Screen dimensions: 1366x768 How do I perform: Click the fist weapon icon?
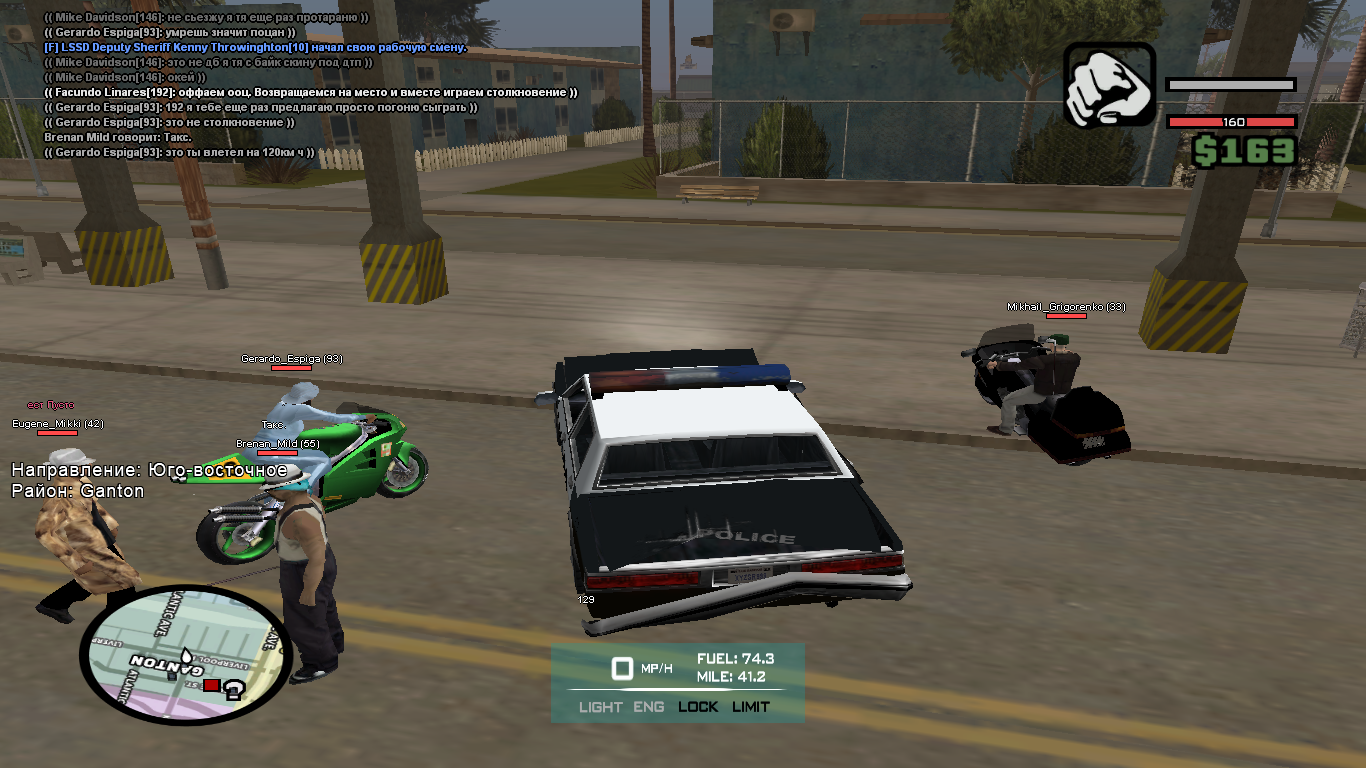coord(1109,85)
